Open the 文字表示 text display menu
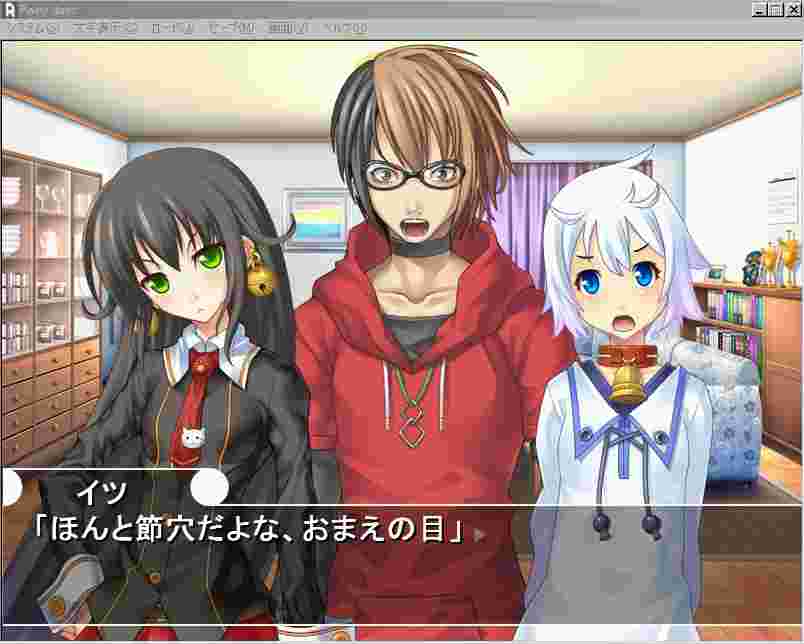 coord(105,28)
